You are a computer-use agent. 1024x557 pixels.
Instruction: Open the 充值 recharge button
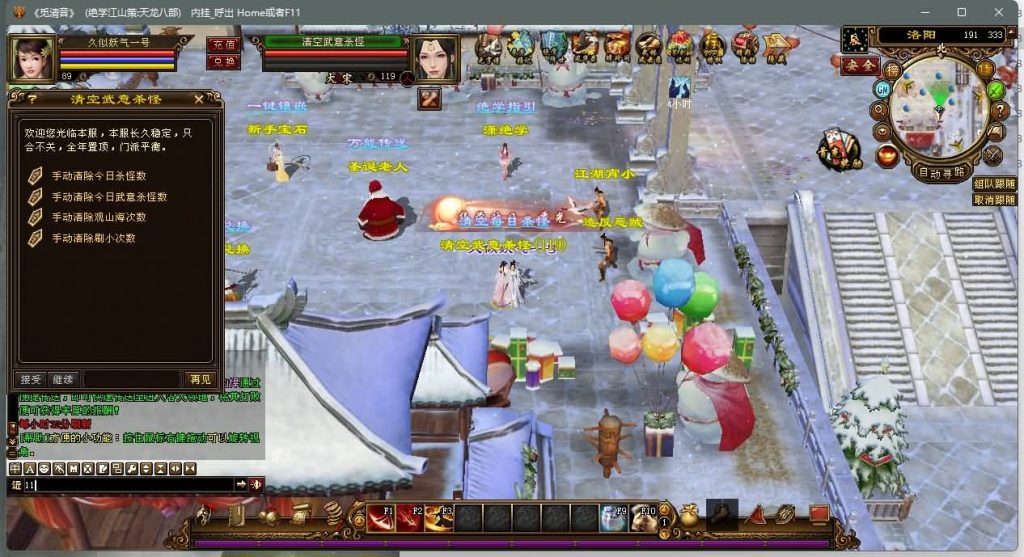click(223, 45)
